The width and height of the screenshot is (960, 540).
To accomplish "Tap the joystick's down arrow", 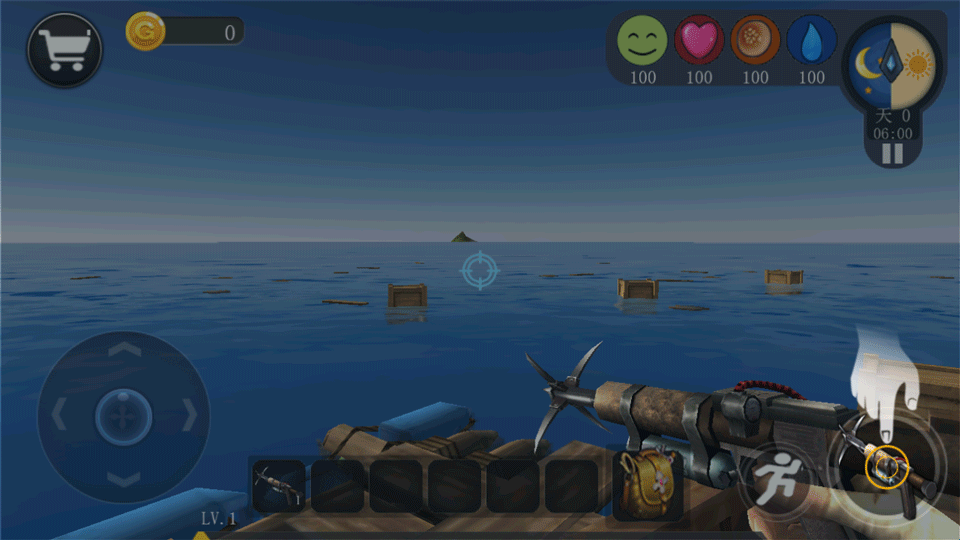I will [123, 479].
